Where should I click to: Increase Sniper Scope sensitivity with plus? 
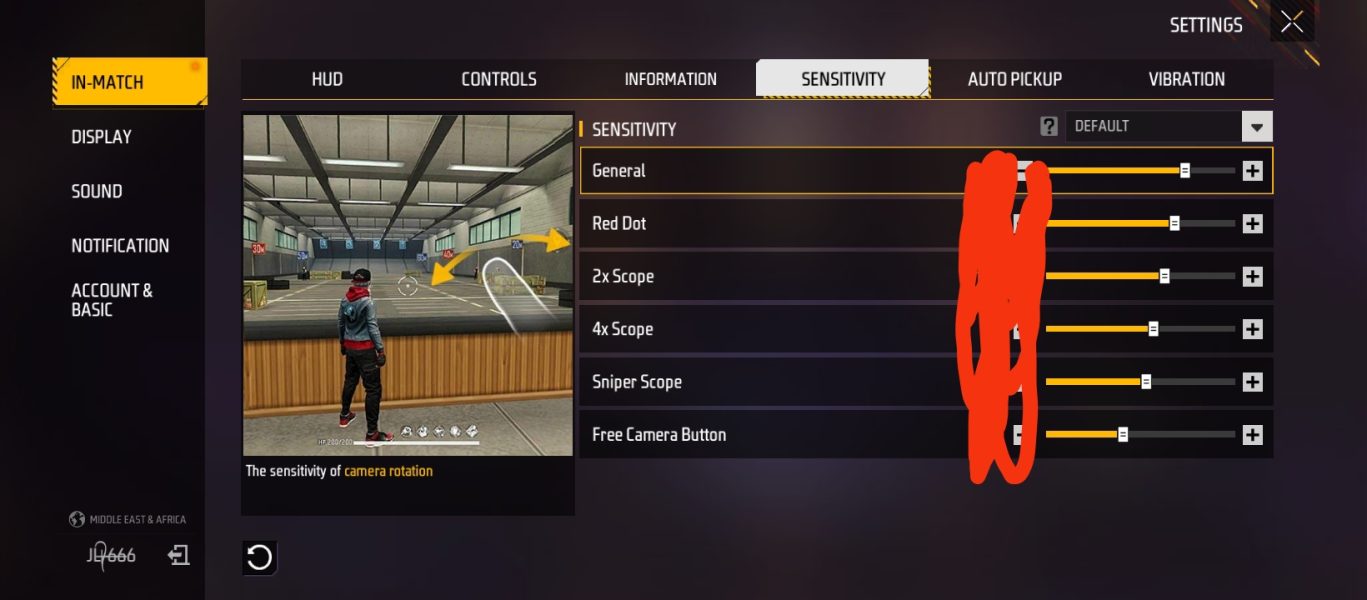coord(1252,382)
